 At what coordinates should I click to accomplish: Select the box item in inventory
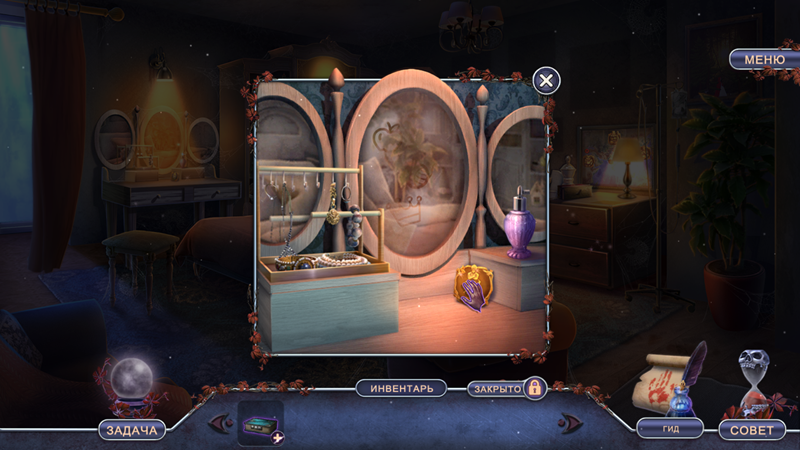259,423
